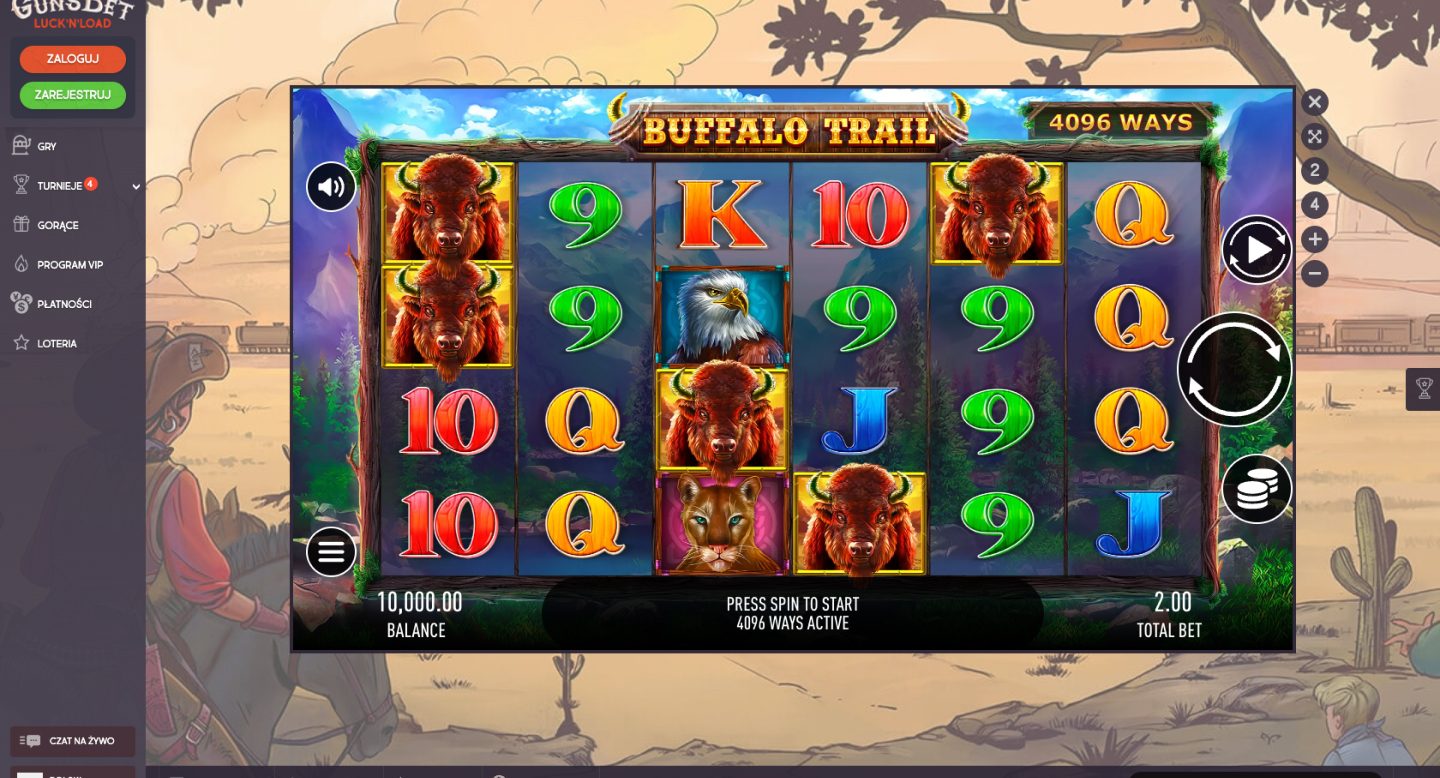The width and height of the screenshot is (1440, 778).
Task: Click the Zaloguj button
Action: (72, 59)
